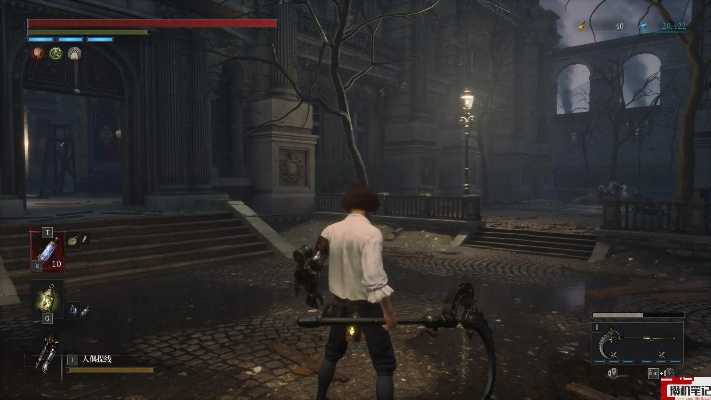Click the red head status buff icon
Image resolution: width=711 pixels, height=400 pixels.
click(x=38, y=53)
